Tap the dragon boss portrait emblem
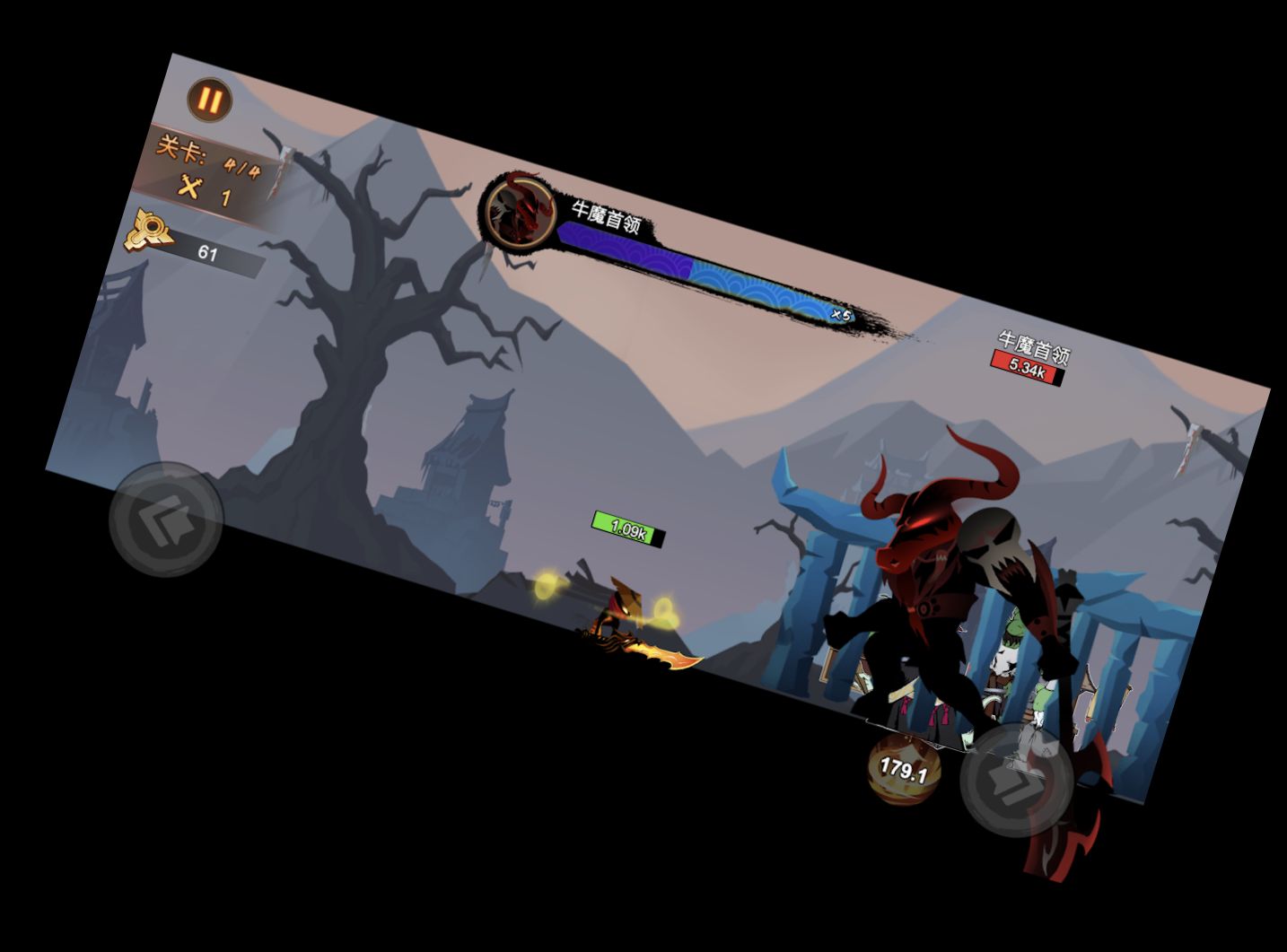The image size is (1287, 952). click(x=521, y=213)
